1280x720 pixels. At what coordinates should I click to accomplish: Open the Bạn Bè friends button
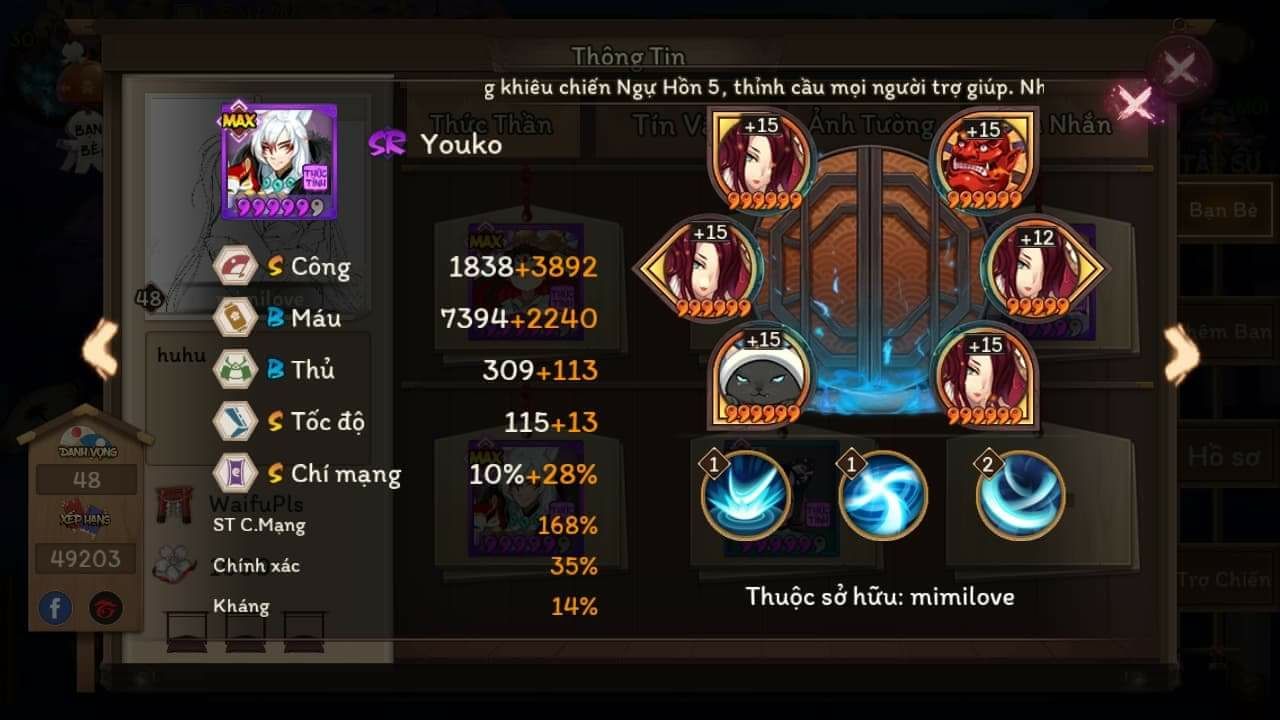coord(1222,210)
